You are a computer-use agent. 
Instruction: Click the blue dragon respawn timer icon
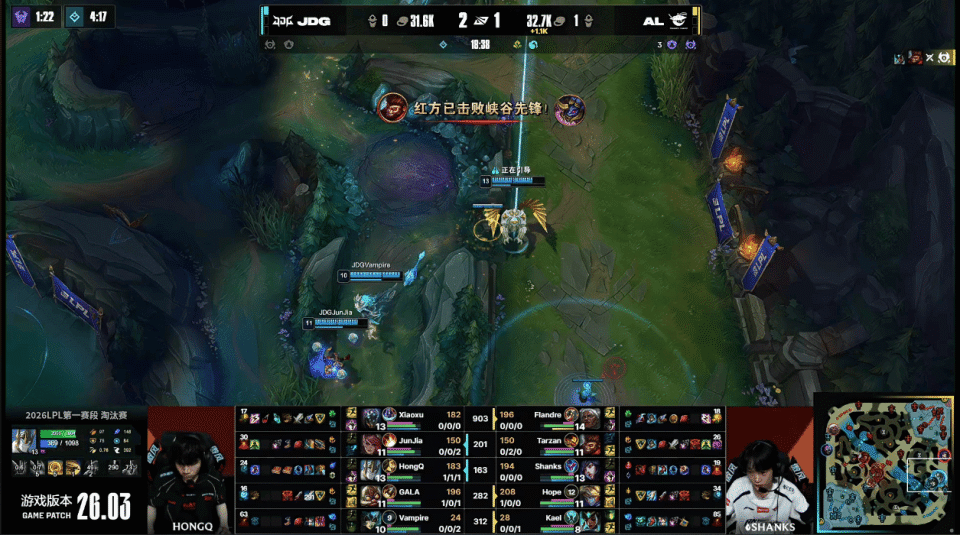pos(73,17)
